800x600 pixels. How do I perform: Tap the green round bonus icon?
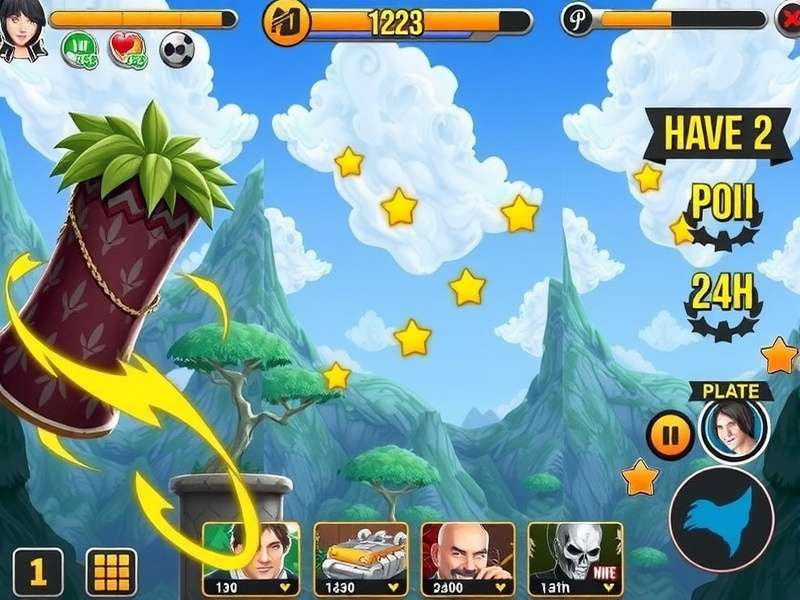click(79, 49)
